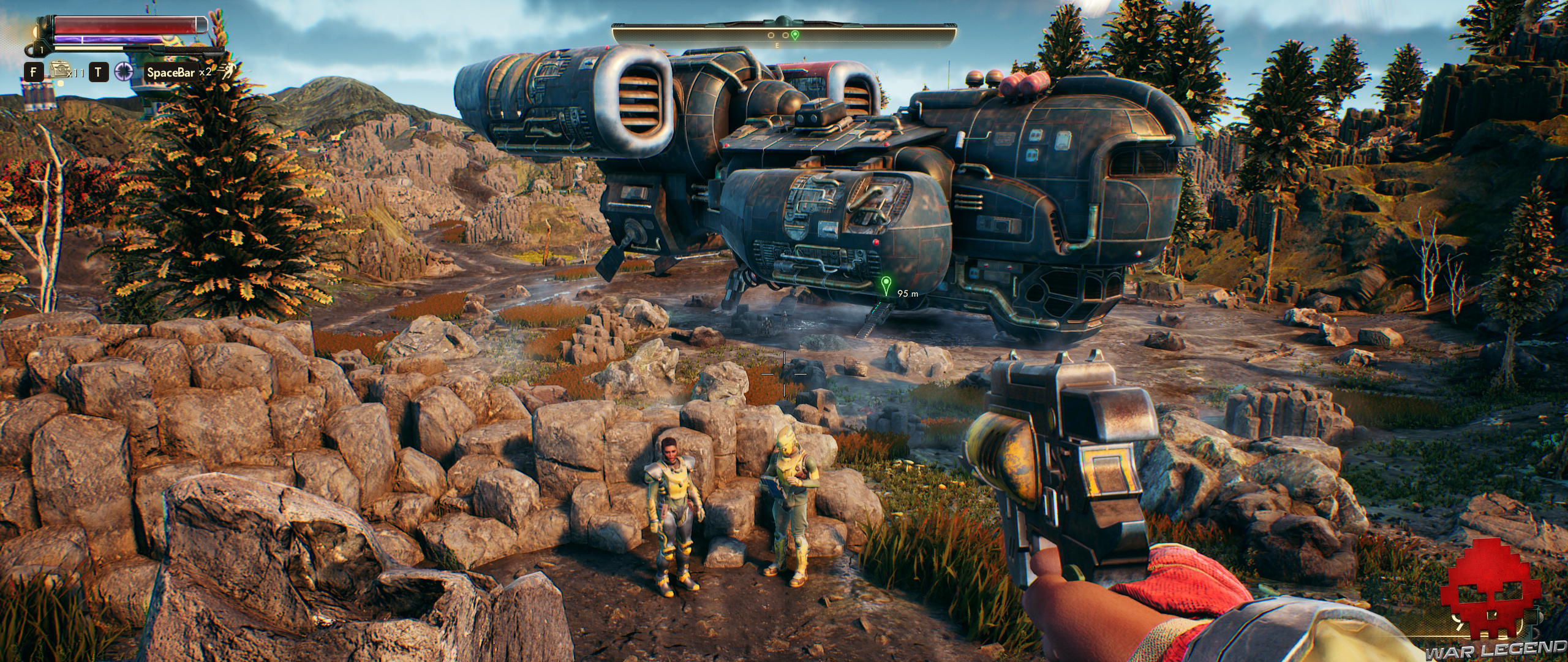The image size is (1568, 662).
Task: Select the yellow ammo dot below medkit icon
Action: coord(61,85)
